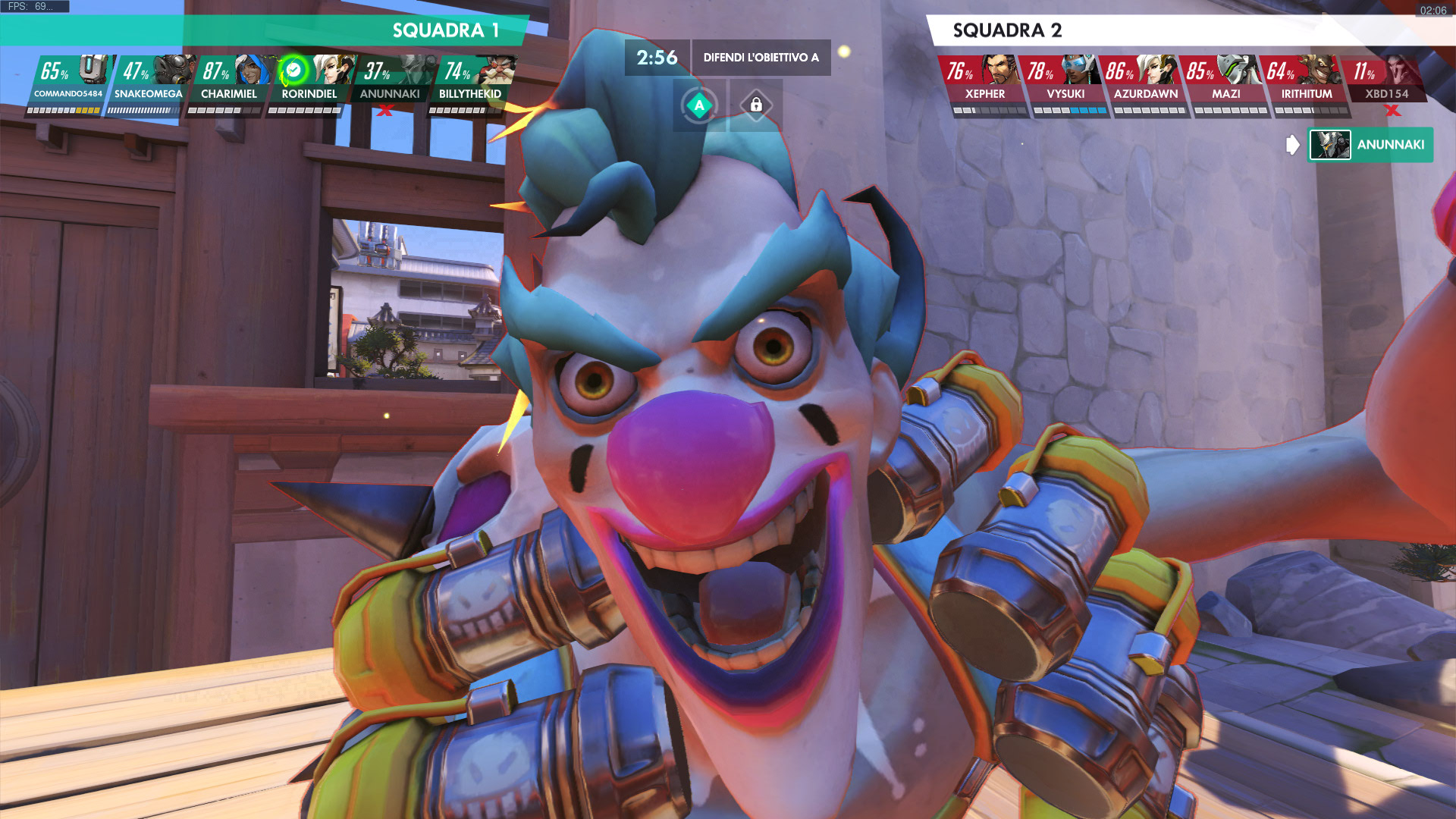Click the ANUNNAKI killcam name tag
Screen dimensions: 1456x819
tap(1370, 145)
